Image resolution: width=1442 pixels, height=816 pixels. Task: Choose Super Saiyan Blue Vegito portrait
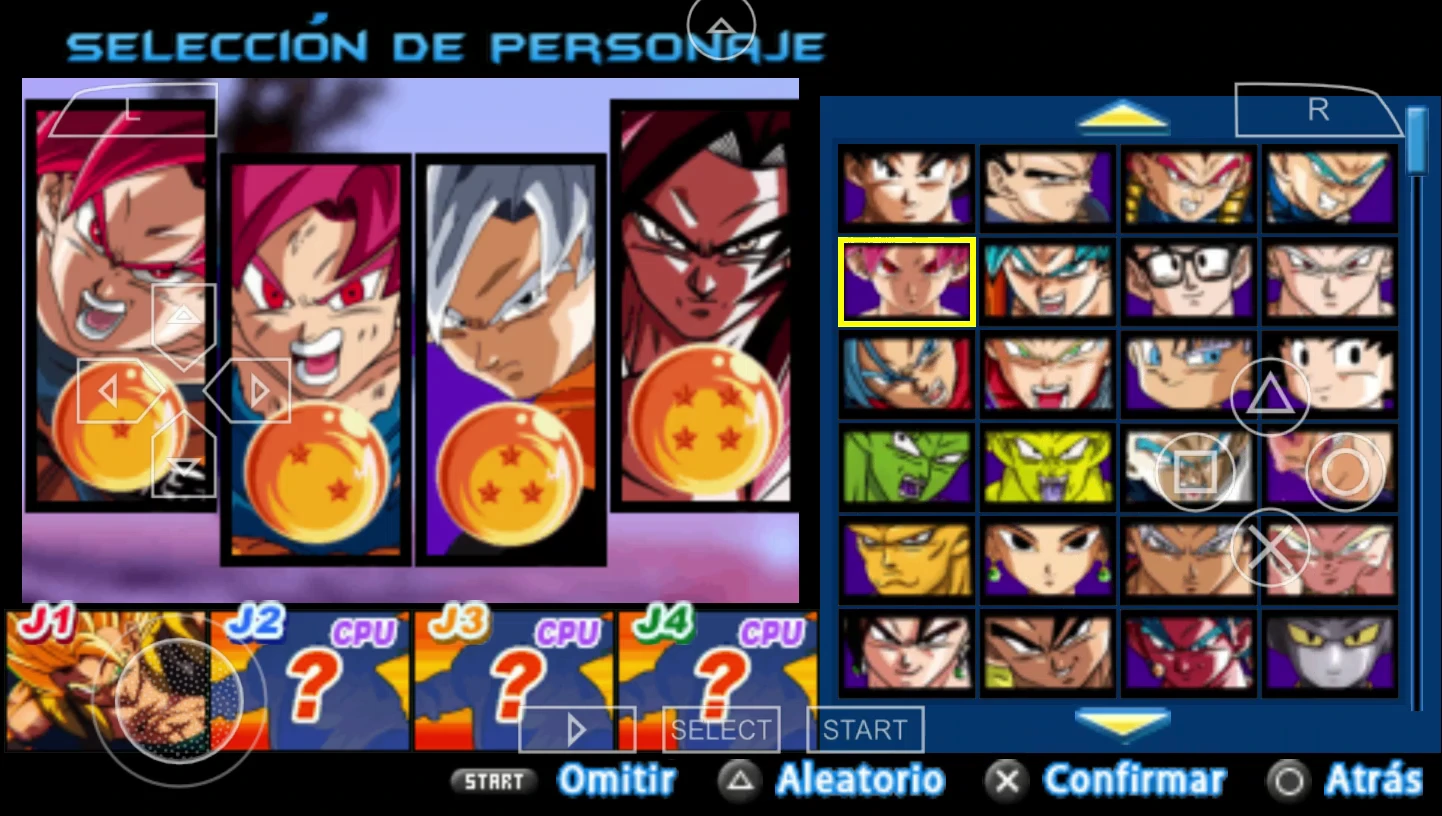pos(1047,282)
